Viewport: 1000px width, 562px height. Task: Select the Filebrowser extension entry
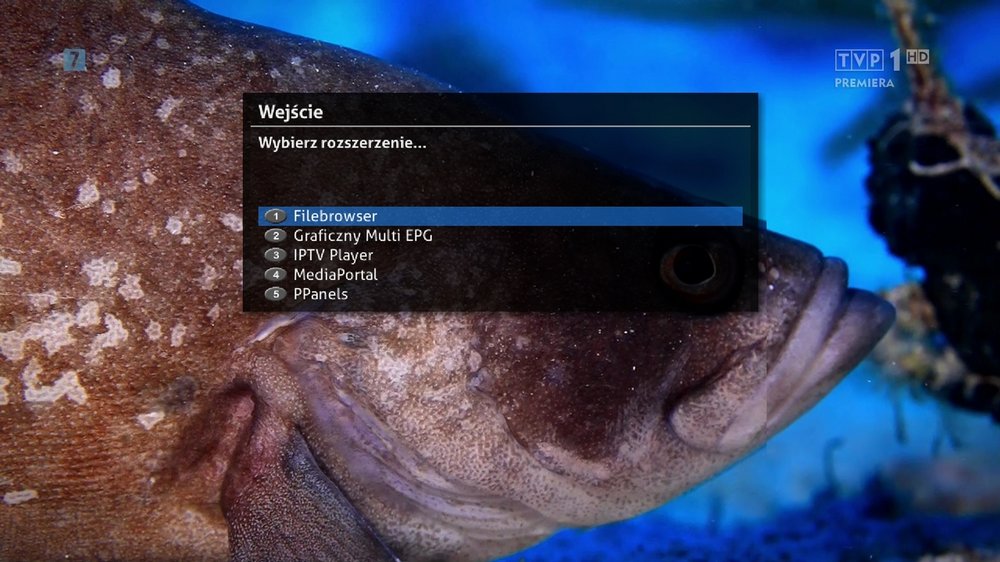pyautogui.click(x=335, y=216)
